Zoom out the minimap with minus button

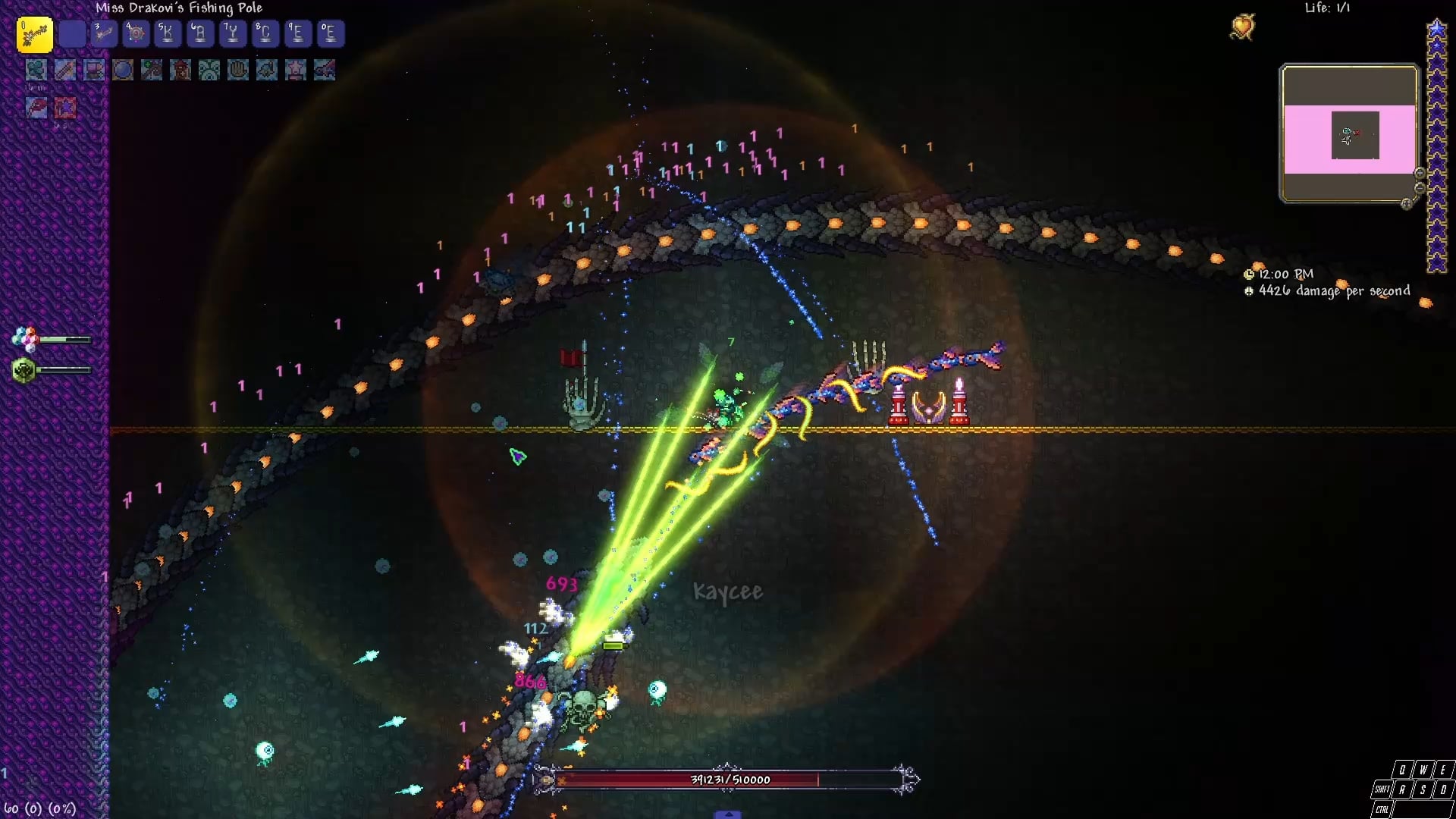click(1420, 188)
